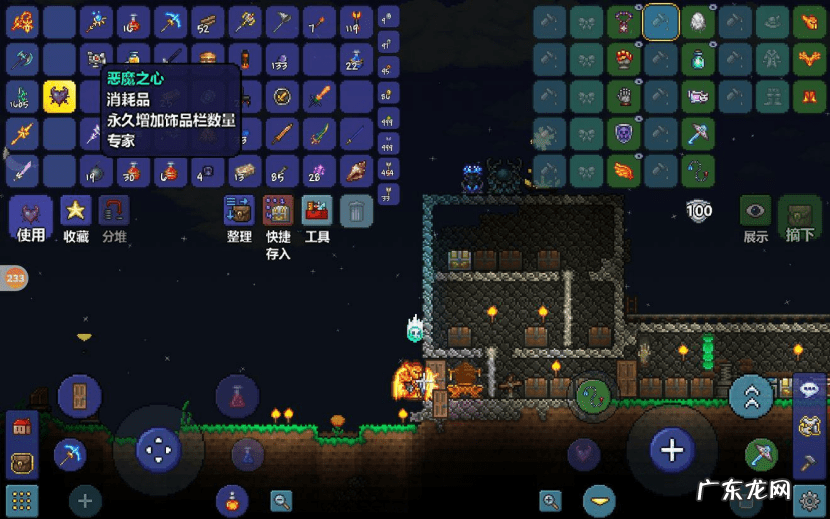Use the red healing potion quick button
This screenshot has height=519, width=830.
pyautogui.click(x=238, y=397)
